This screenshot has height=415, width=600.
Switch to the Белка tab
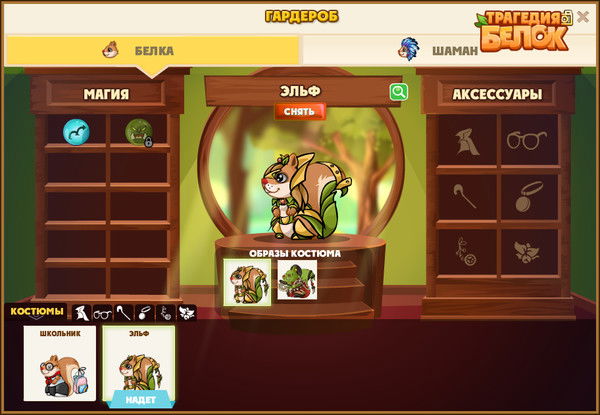tap(150, 50)
